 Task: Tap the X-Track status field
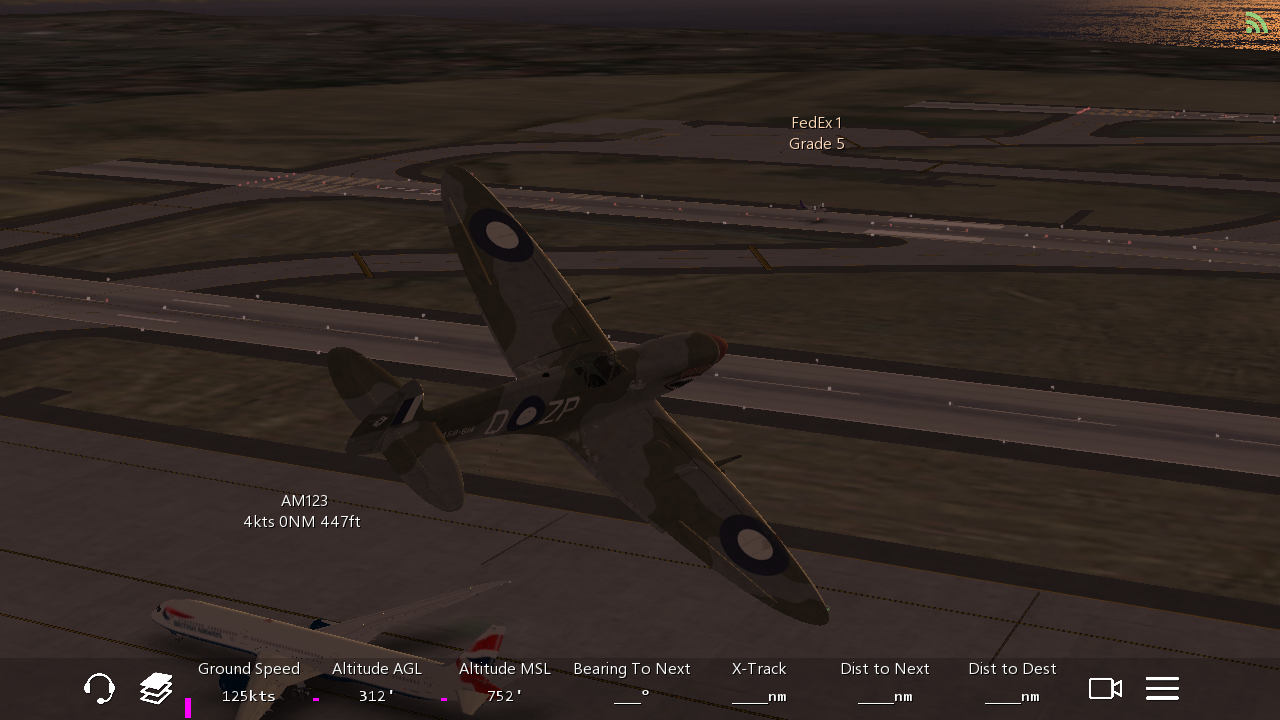(x=759, y=682)
